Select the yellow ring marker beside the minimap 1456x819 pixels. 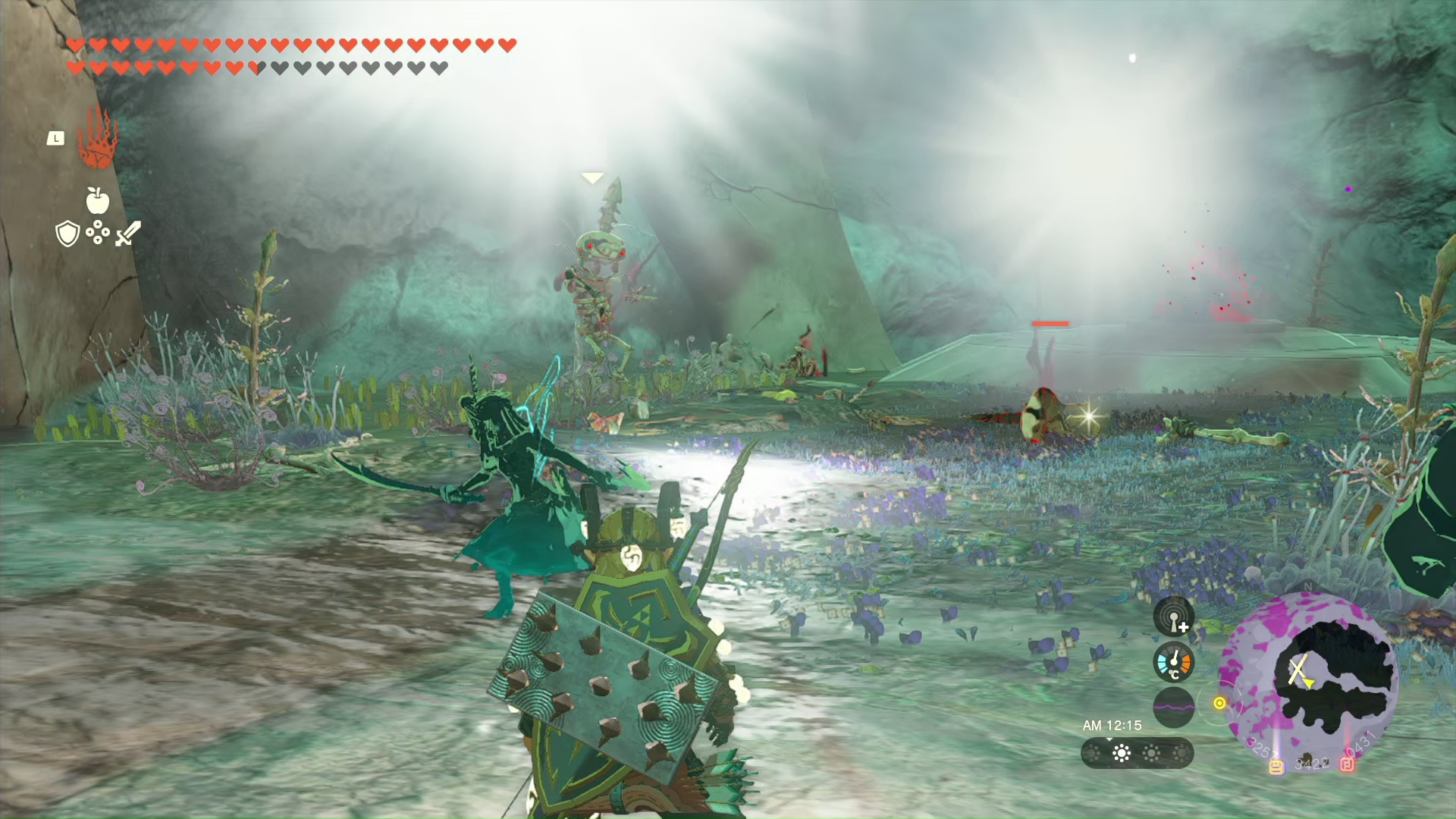tap(1219, 703)
